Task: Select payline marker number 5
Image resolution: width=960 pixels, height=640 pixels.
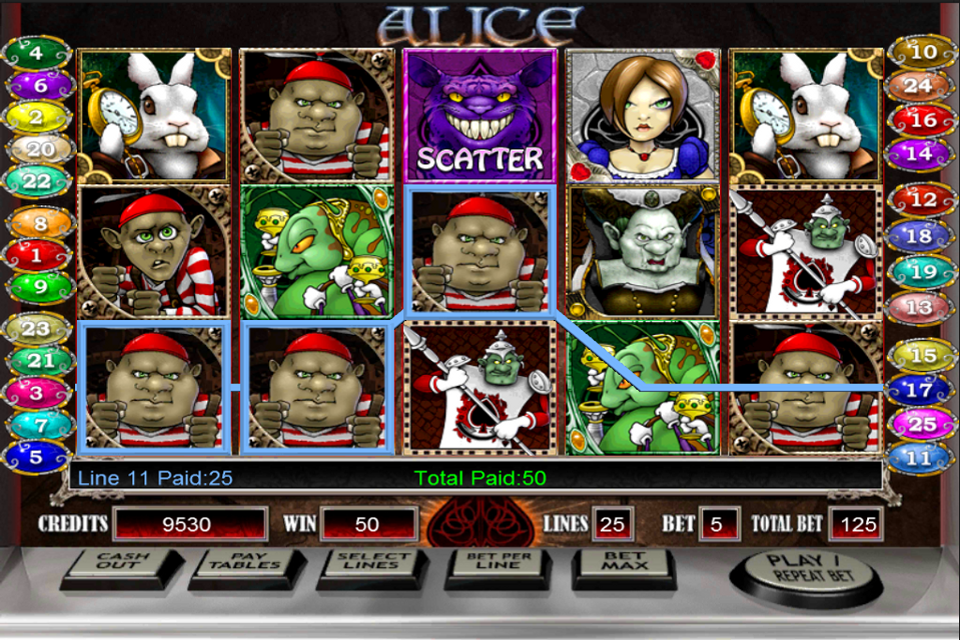Action: [37, 457]
